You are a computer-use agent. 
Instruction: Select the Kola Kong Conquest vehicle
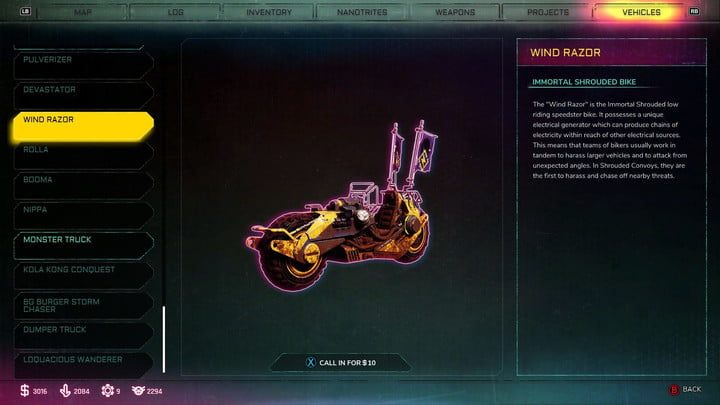click(80, 270)
